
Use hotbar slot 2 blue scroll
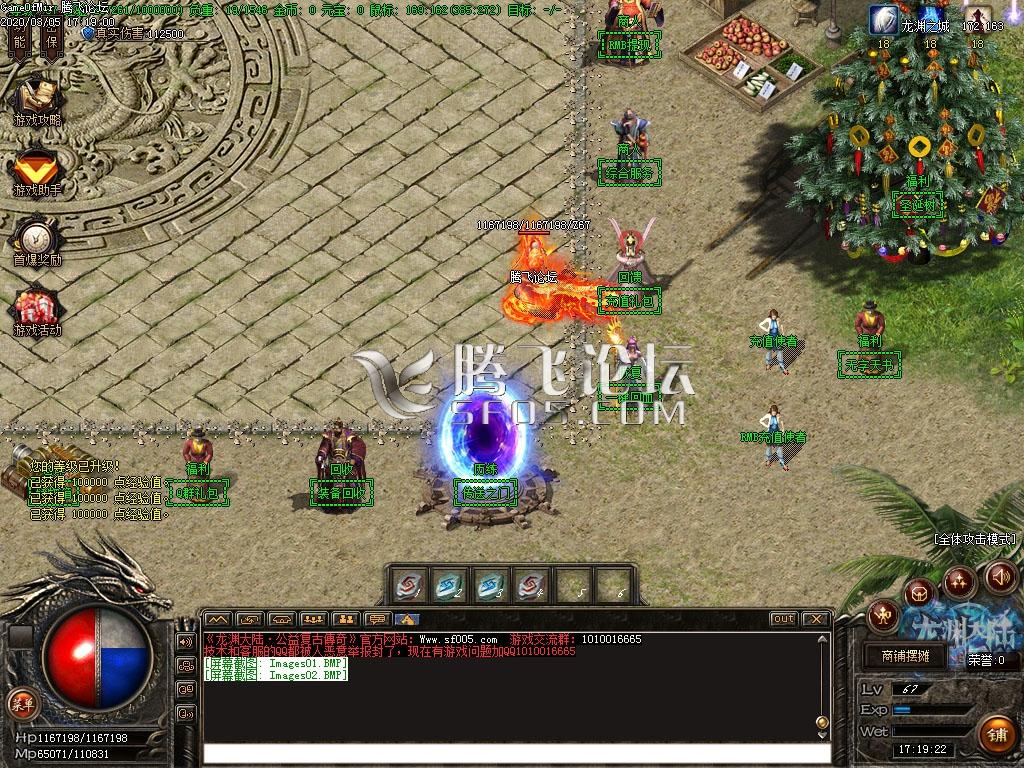point(449,585)
